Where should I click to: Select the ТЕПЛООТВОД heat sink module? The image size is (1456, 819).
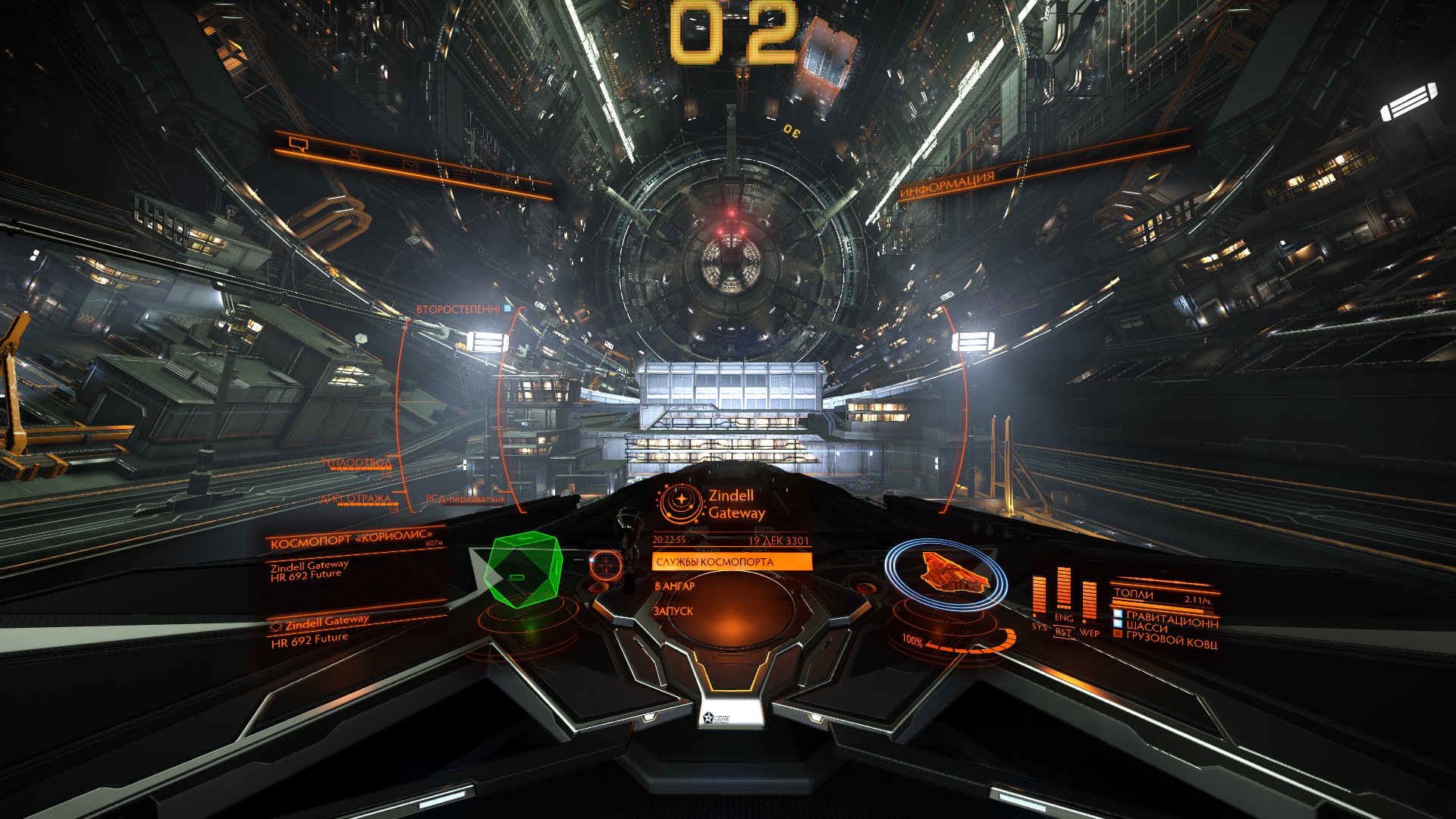tap(356, 463)
